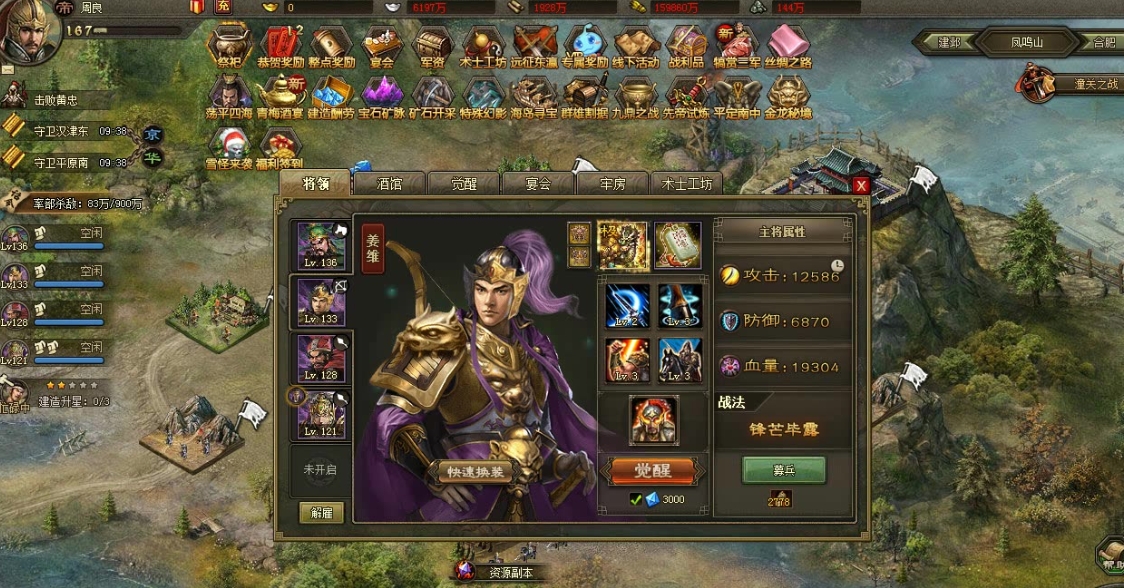Select the 击败黄忠 quest entry
1124x588 pixels.
pyautogui.click(x=57, y=100)
